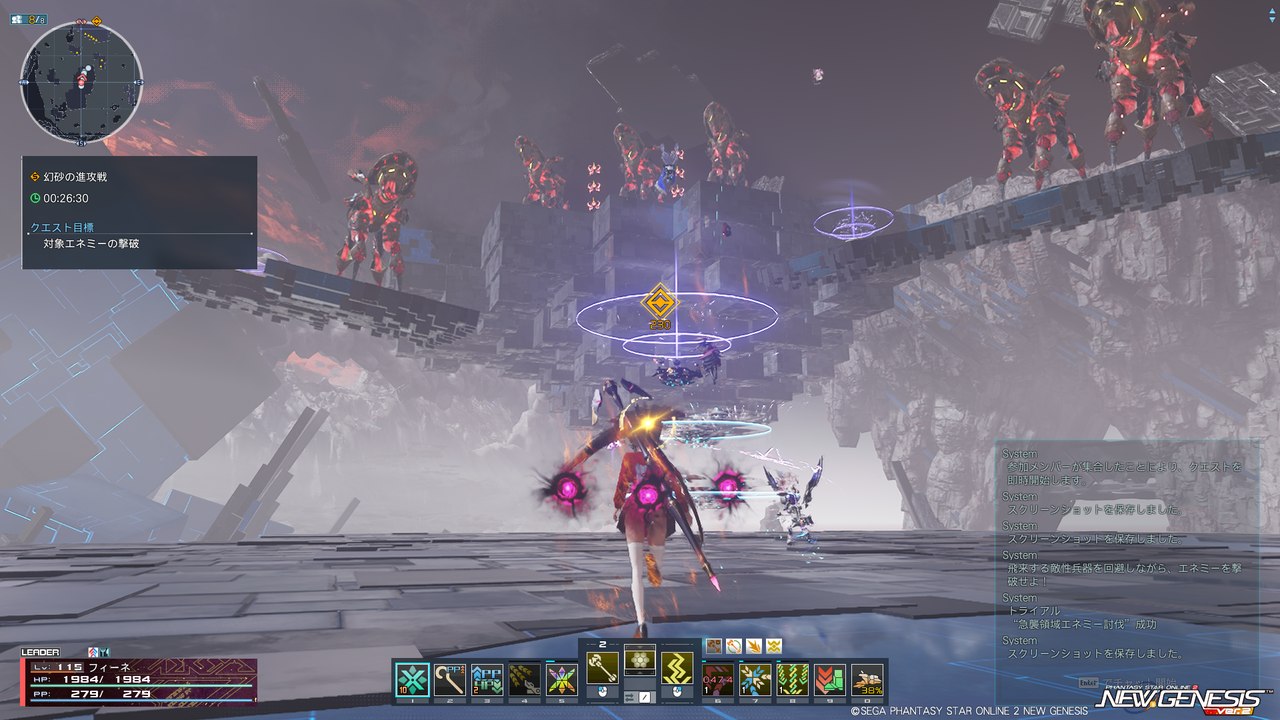
Task: Activate the green-yellow chevron skill in slot 8
Action: tap(793, 679)
